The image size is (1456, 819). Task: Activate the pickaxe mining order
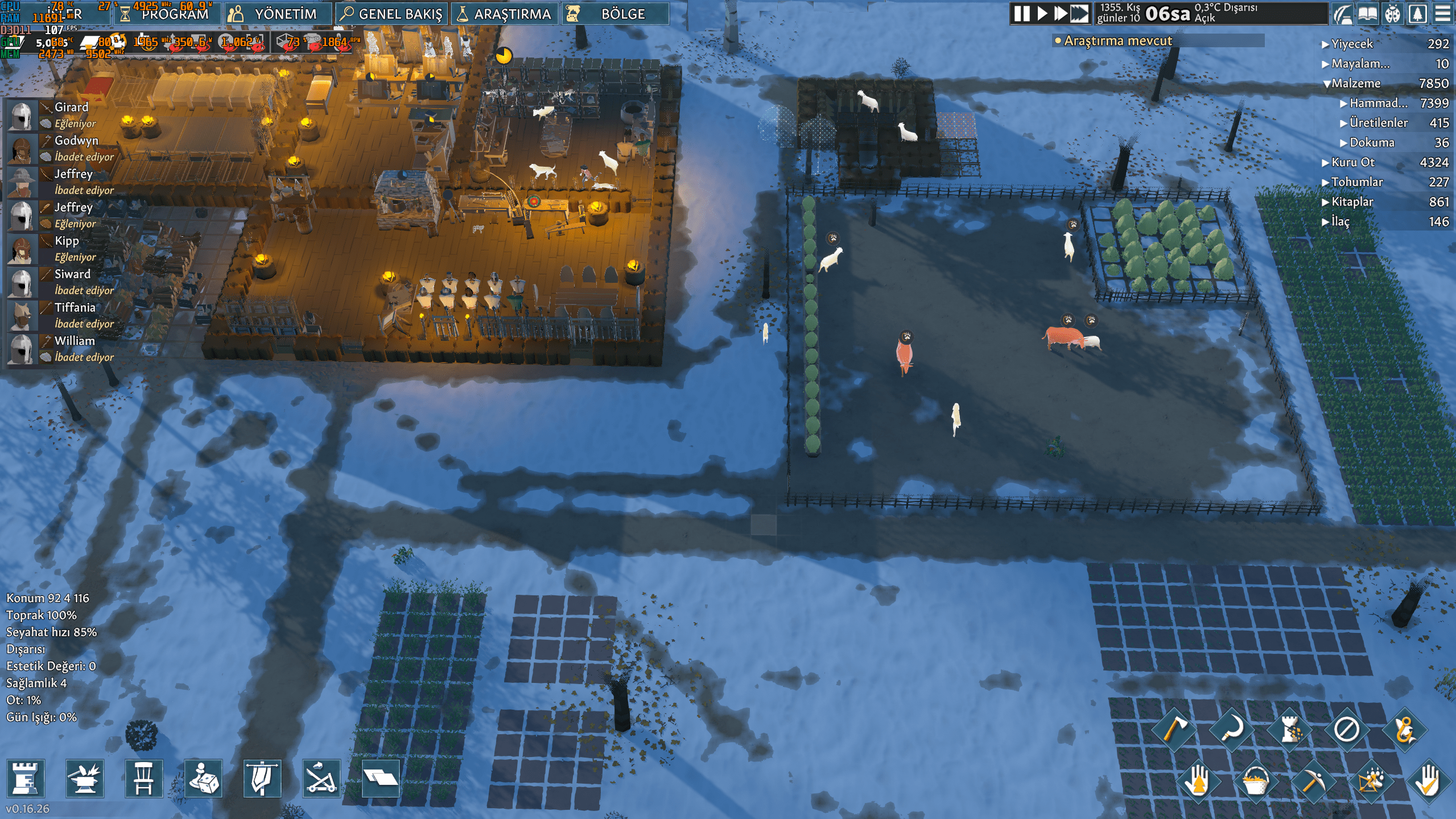coord(1312,782)
